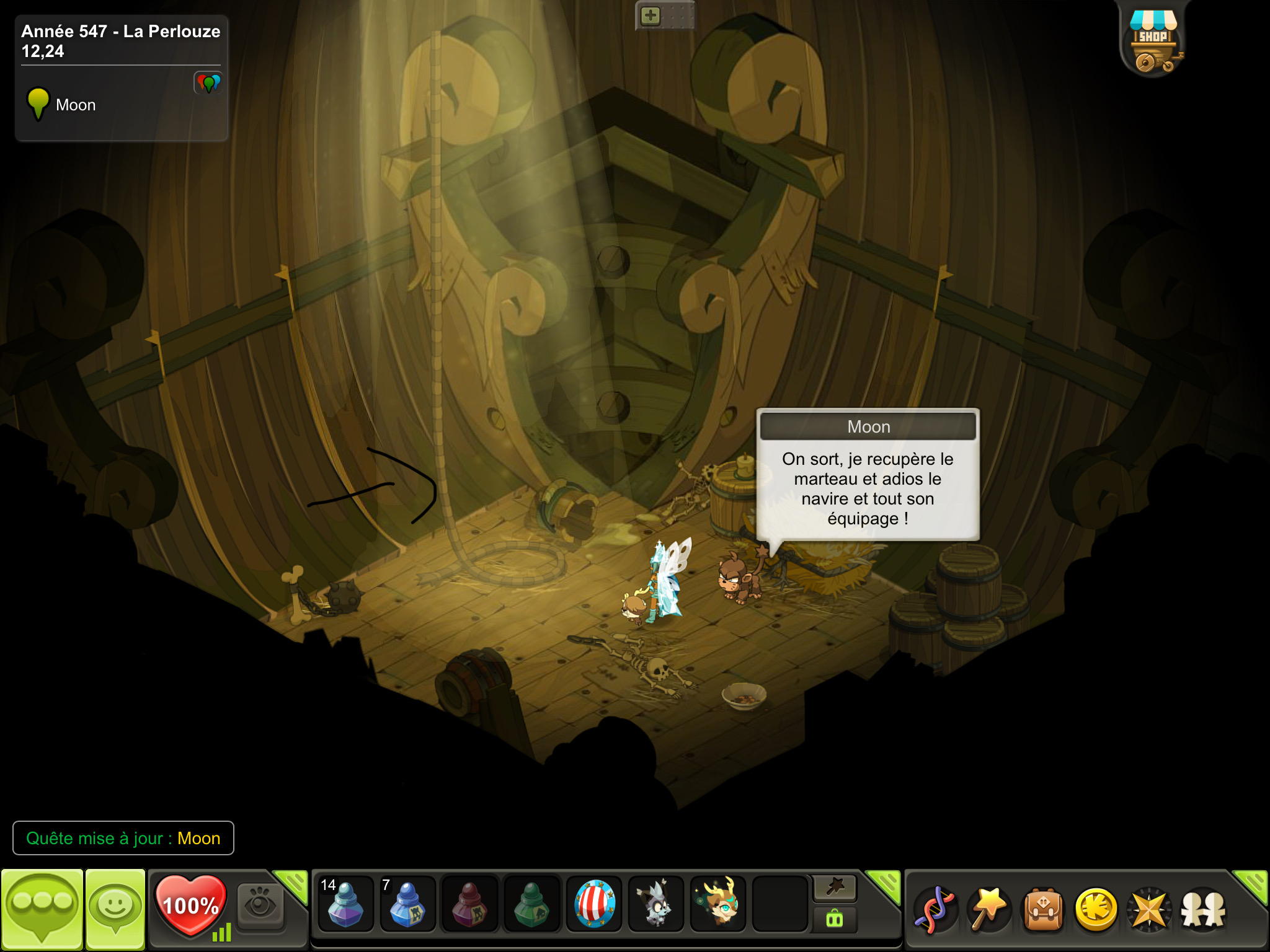The height and width of the screenshot is (952, 1270).
Task: Select the antlered deer pet slot
Action: [x=718, y=904]
